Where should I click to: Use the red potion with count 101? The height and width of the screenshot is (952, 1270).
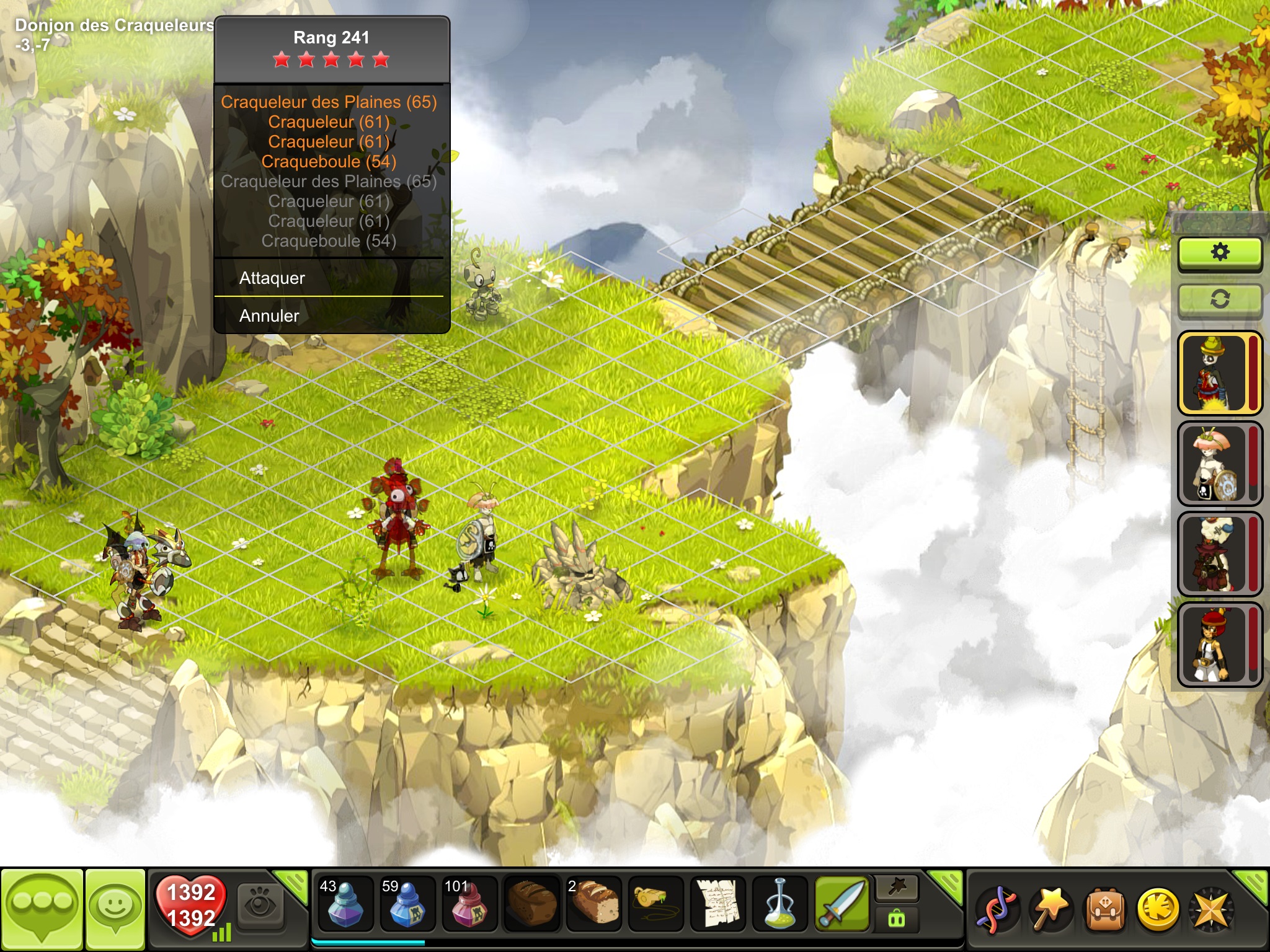tap(469, 904)
